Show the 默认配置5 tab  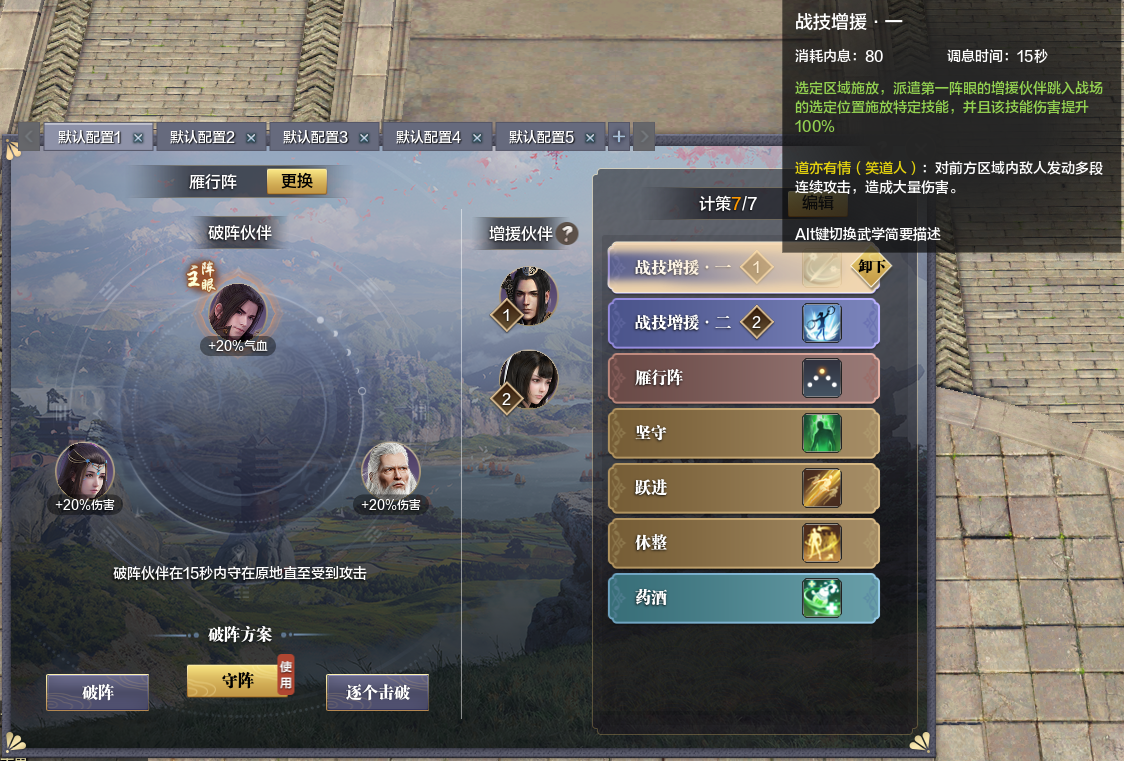click(541, 137)
